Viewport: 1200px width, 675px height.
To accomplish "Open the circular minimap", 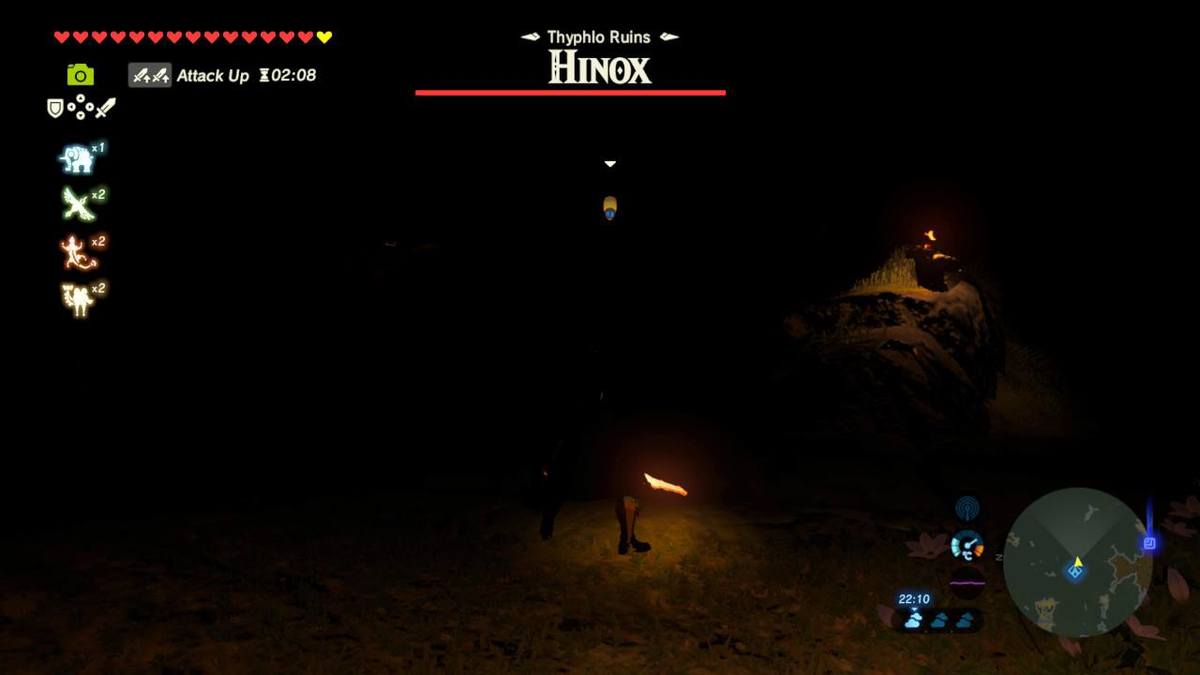I will point(1077,562).
